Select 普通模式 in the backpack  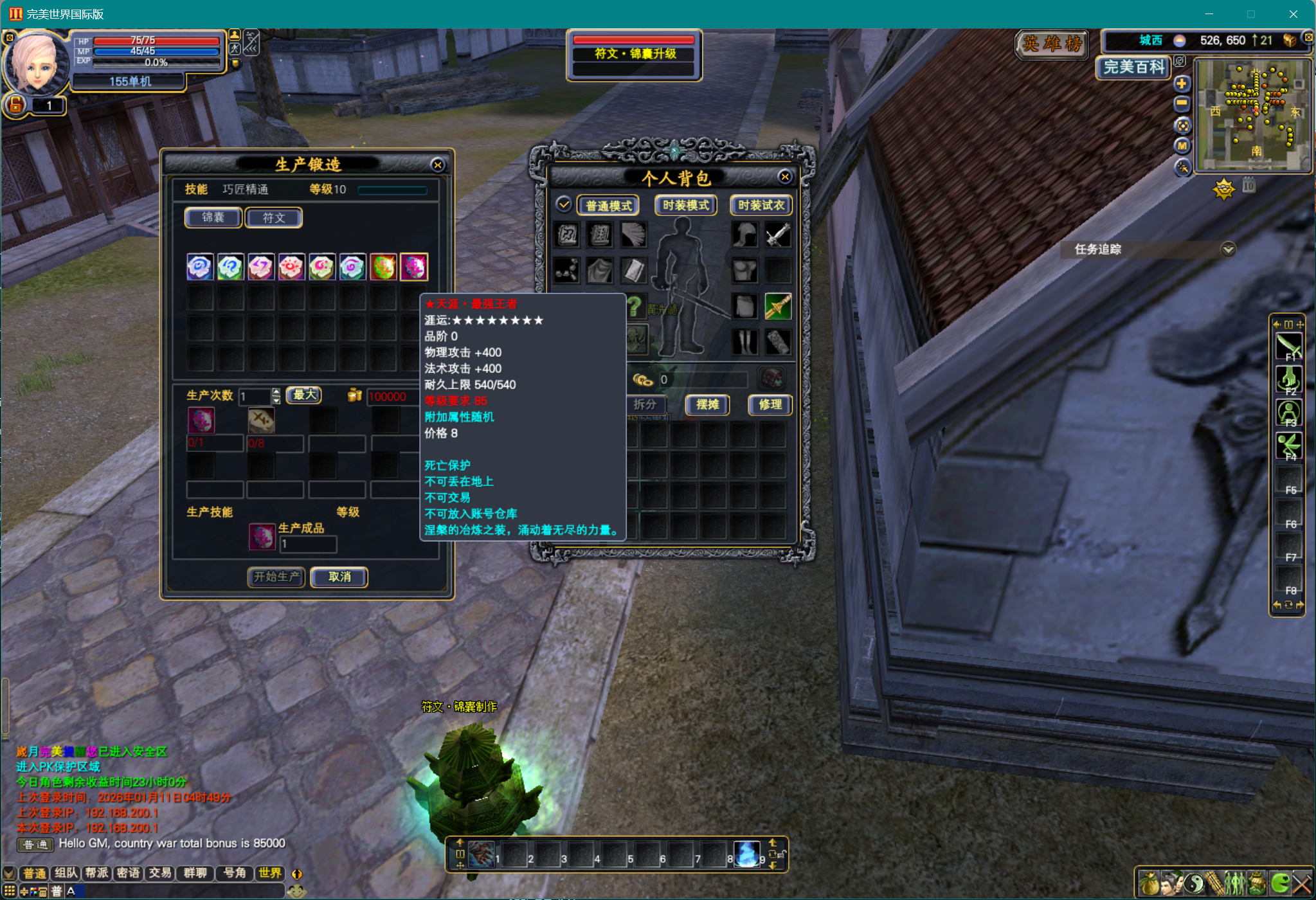tap(608, 206)
